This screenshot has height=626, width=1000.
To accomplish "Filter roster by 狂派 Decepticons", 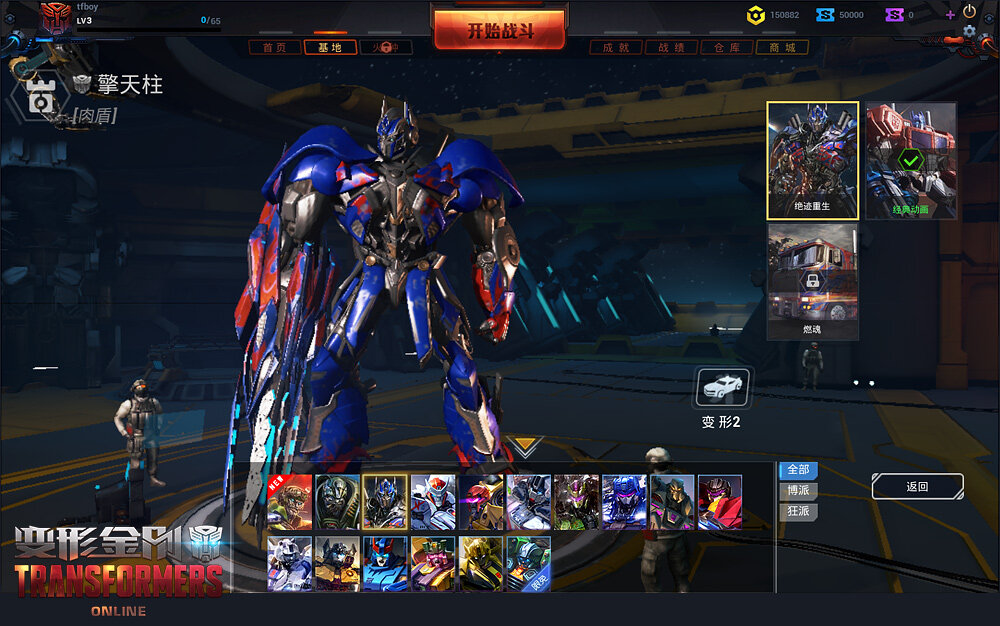I will click(x=798, y=512).
